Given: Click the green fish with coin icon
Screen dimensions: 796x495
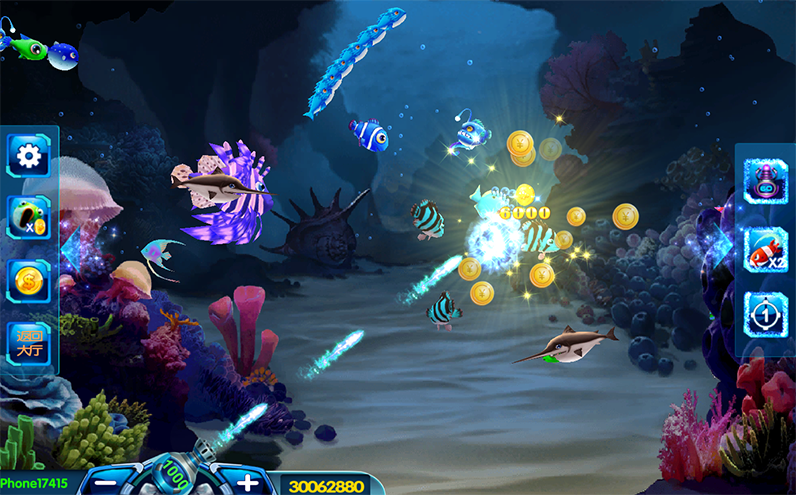Looking at the screenshot, I should click(x=27, y=216).
